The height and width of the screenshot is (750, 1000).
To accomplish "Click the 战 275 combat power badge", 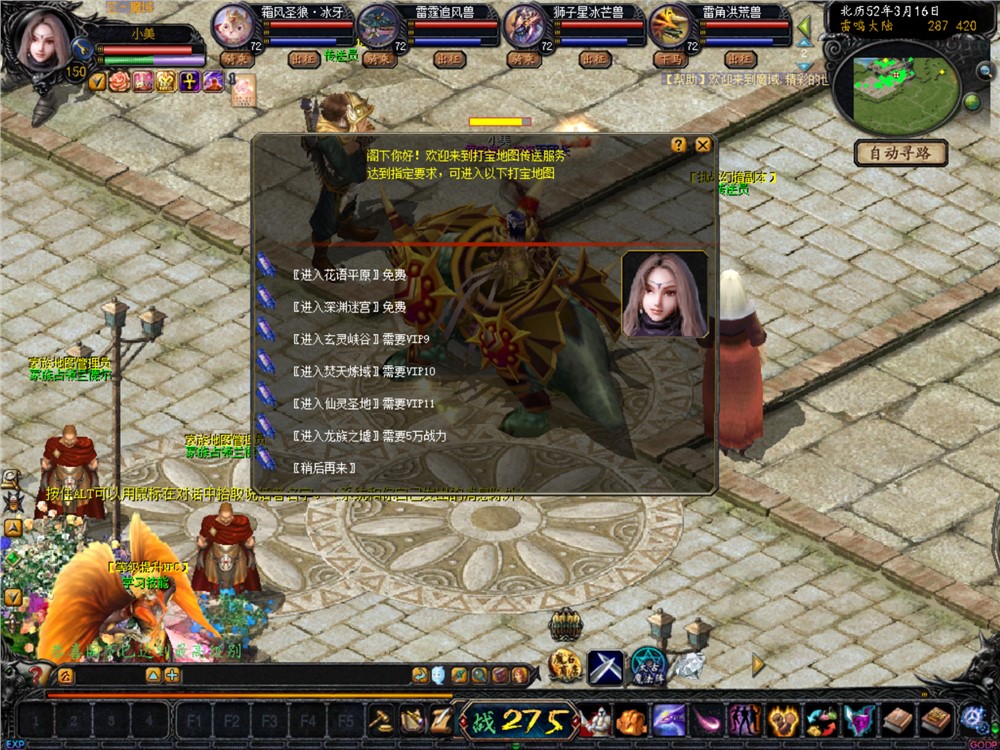I will click(x=518, y=720).
